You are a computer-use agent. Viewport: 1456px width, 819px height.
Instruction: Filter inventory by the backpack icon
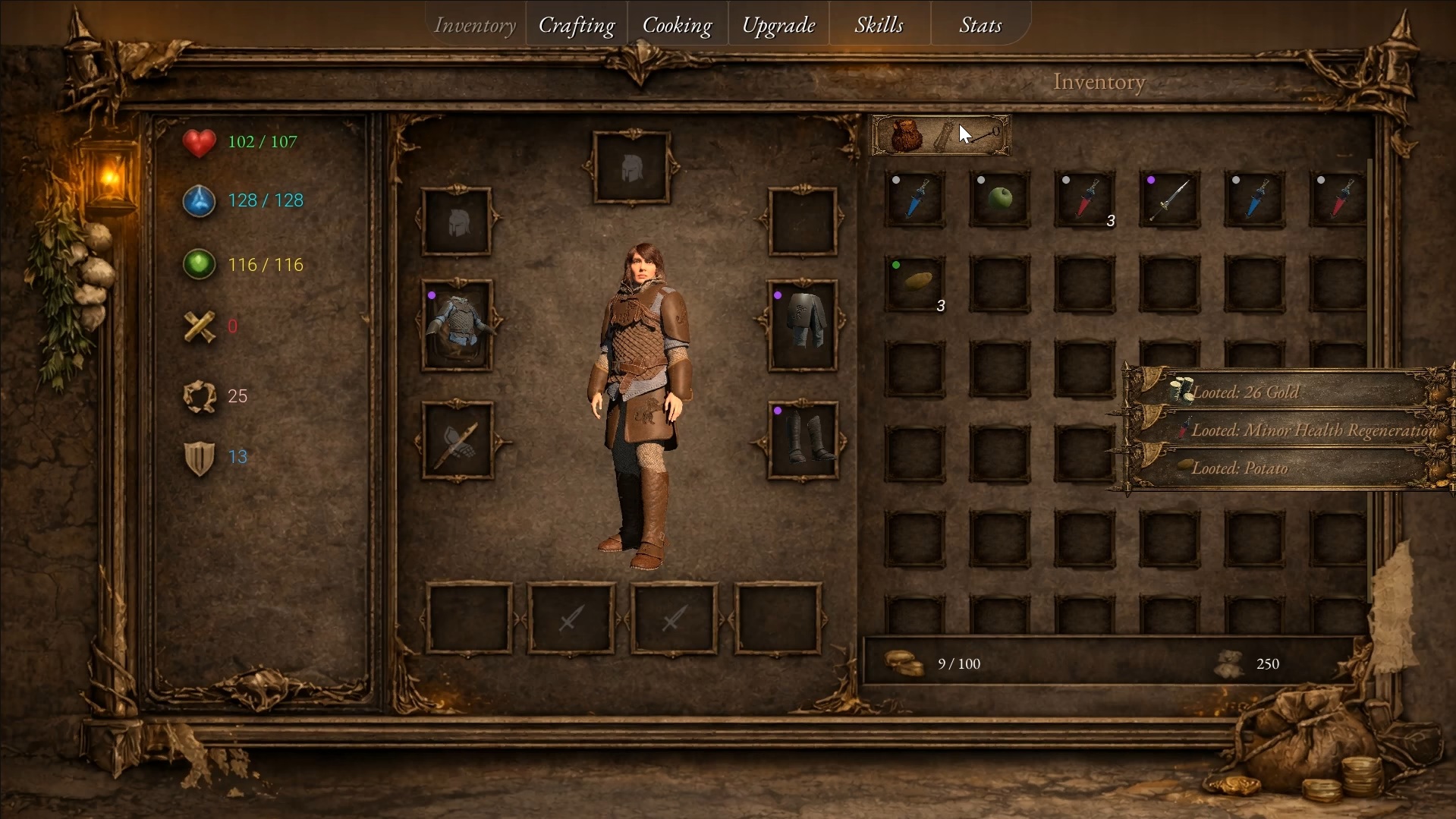point(905,136)
